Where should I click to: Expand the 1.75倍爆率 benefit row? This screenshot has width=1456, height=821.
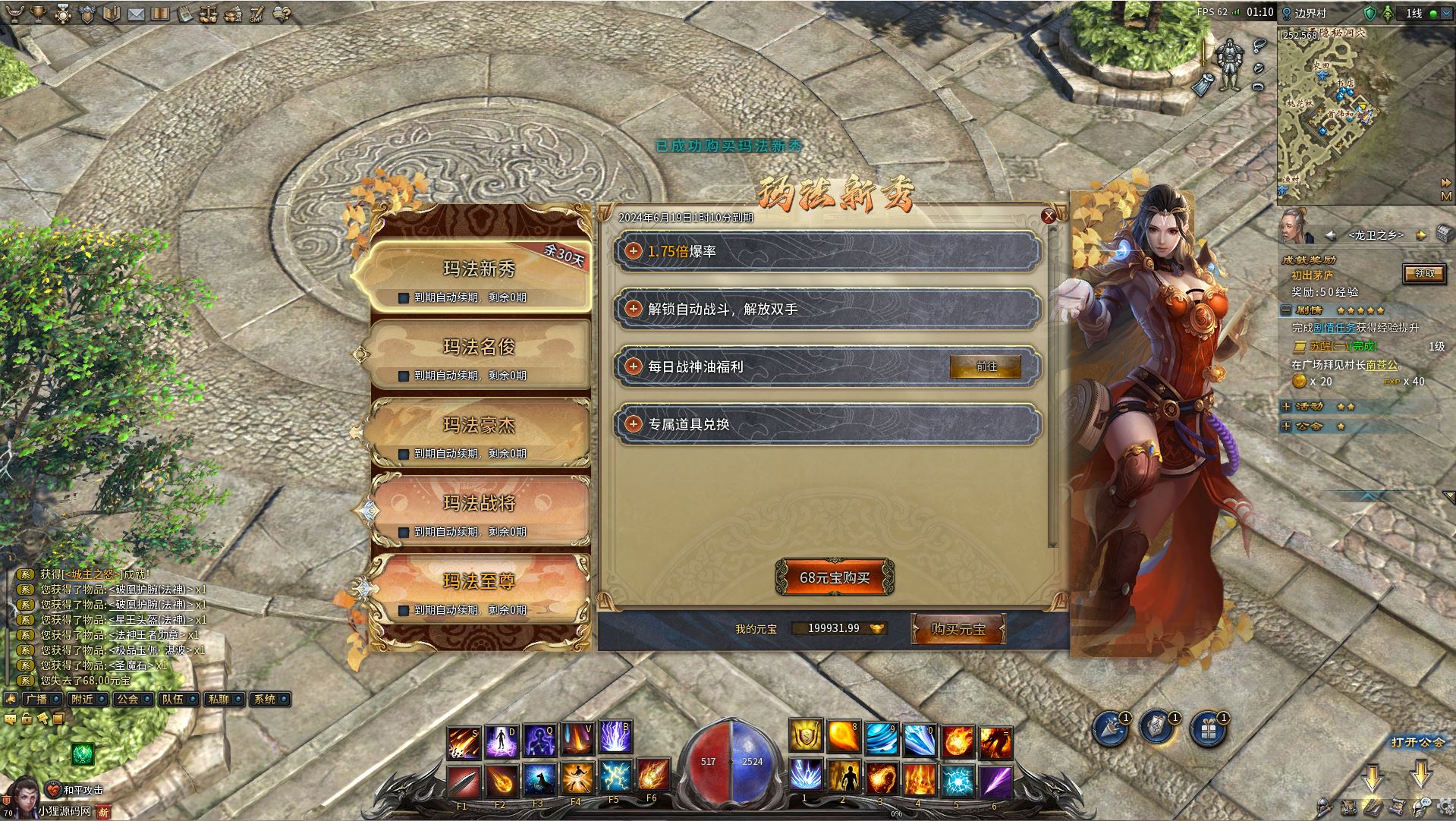pos(634,251)
